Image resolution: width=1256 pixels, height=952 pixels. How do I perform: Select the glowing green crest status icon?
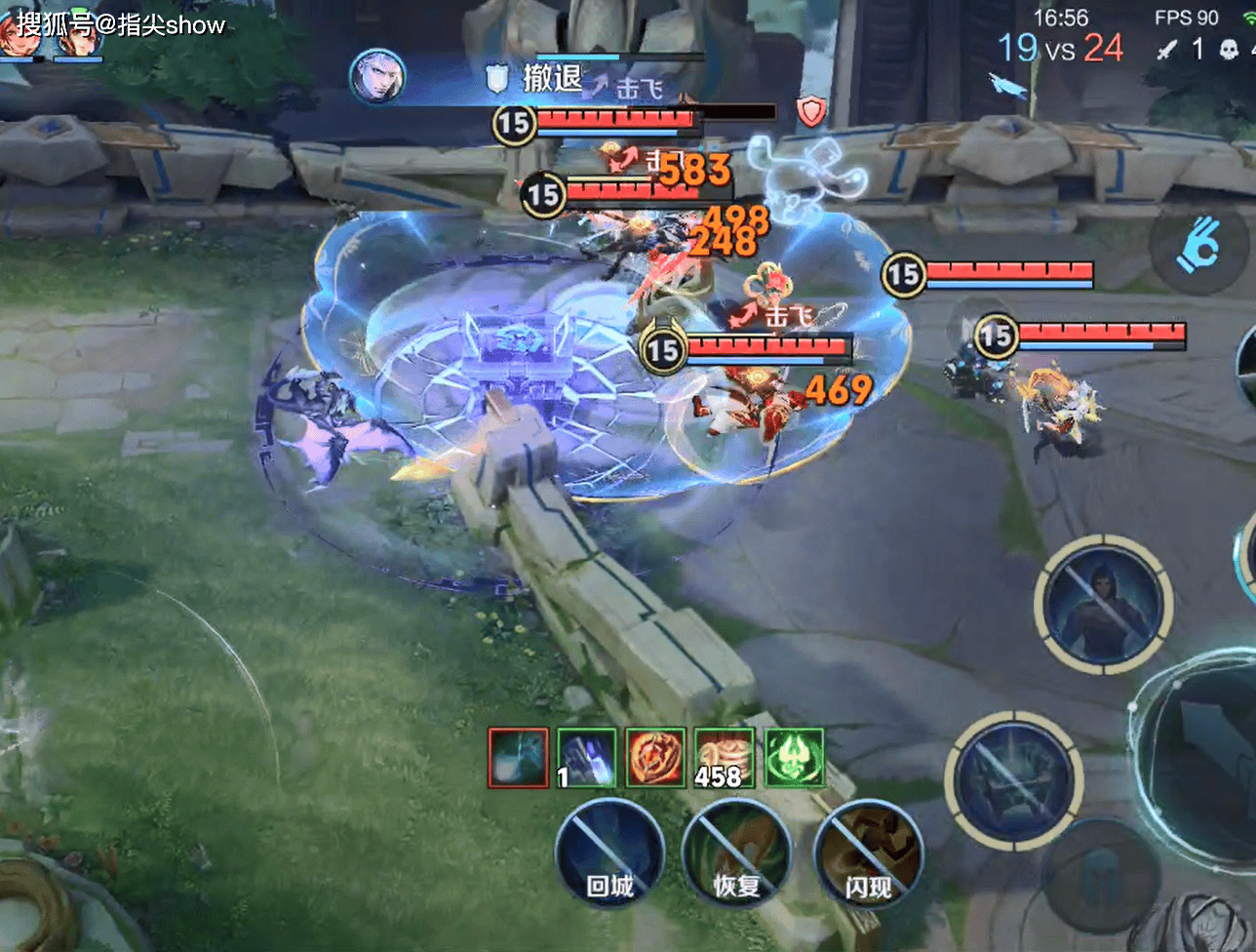(794, 758)
